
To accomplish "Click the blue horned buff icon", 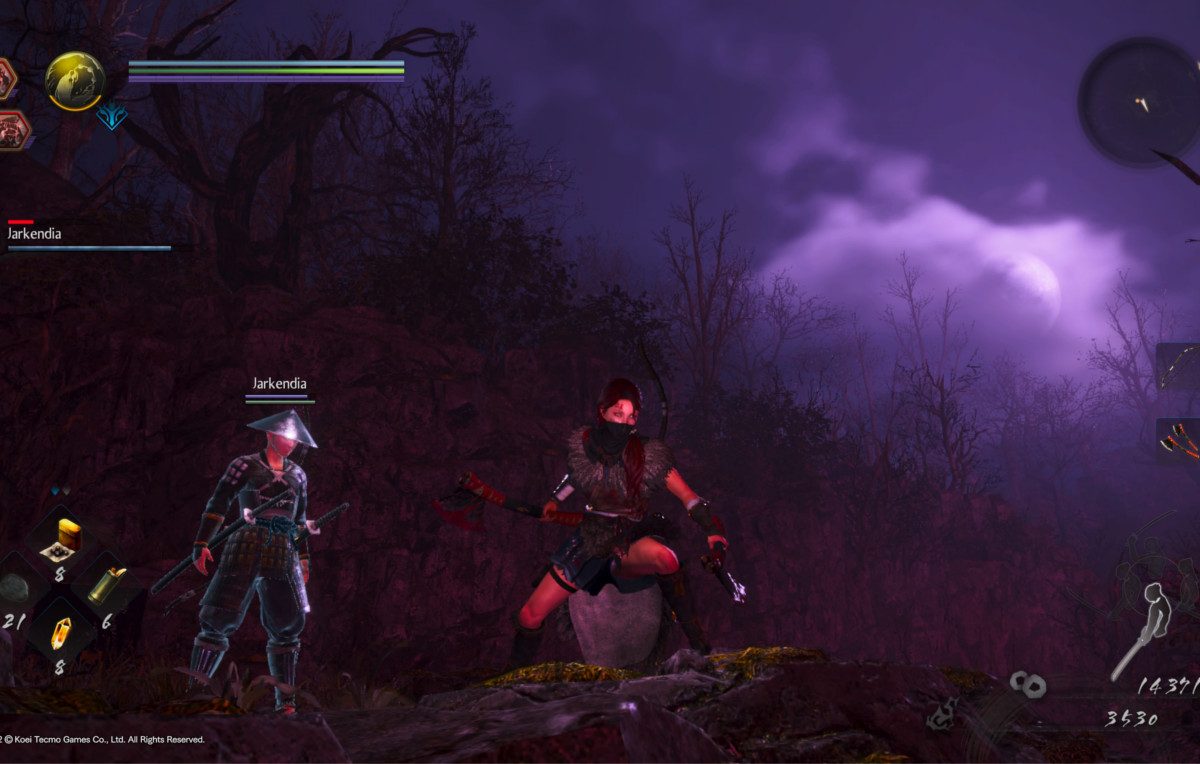I will coord(111,118).
